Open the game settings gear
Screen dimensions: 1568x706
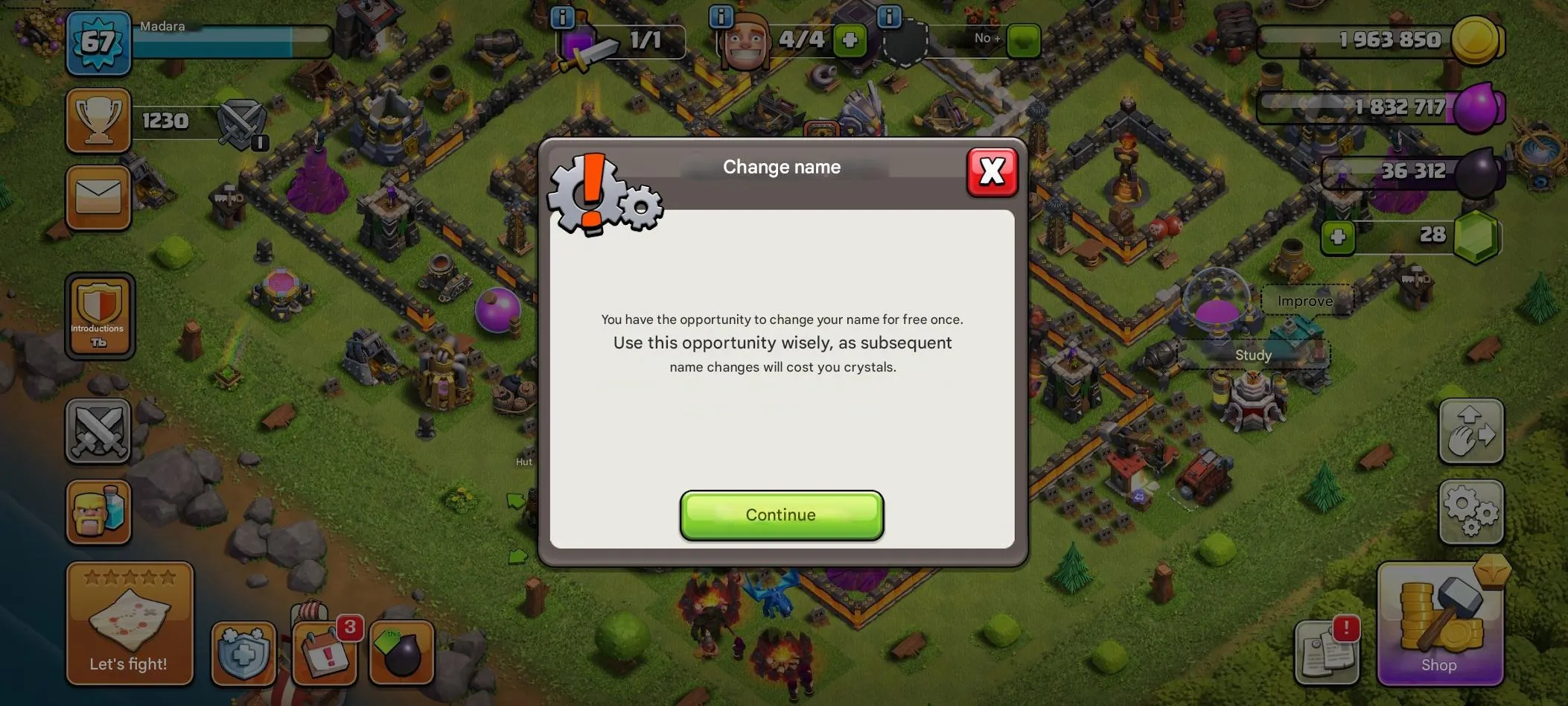click(x=1471, y=513)
